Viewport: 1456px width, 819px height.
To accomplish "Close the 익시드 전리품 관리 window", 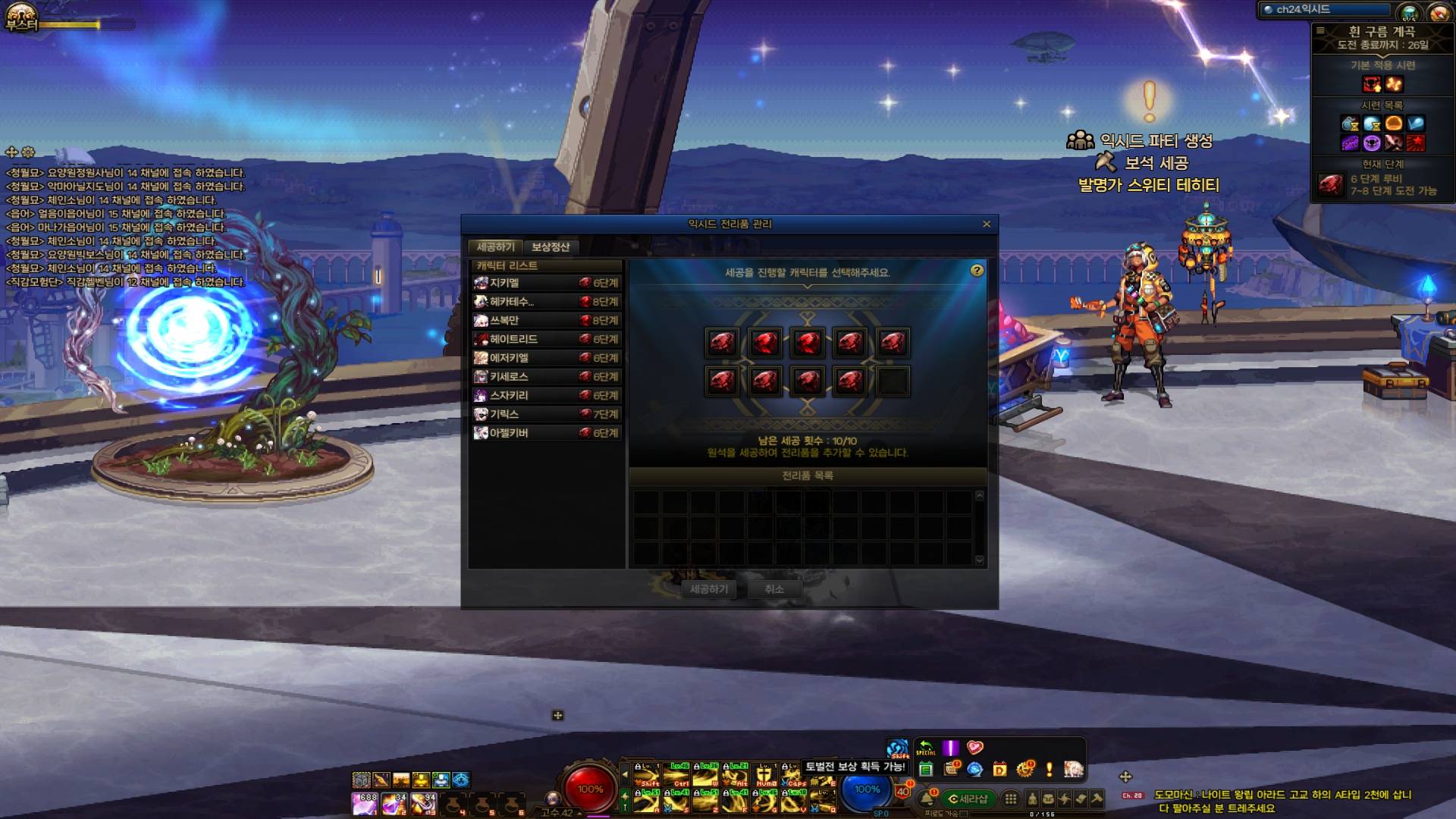I will (987, 224).
